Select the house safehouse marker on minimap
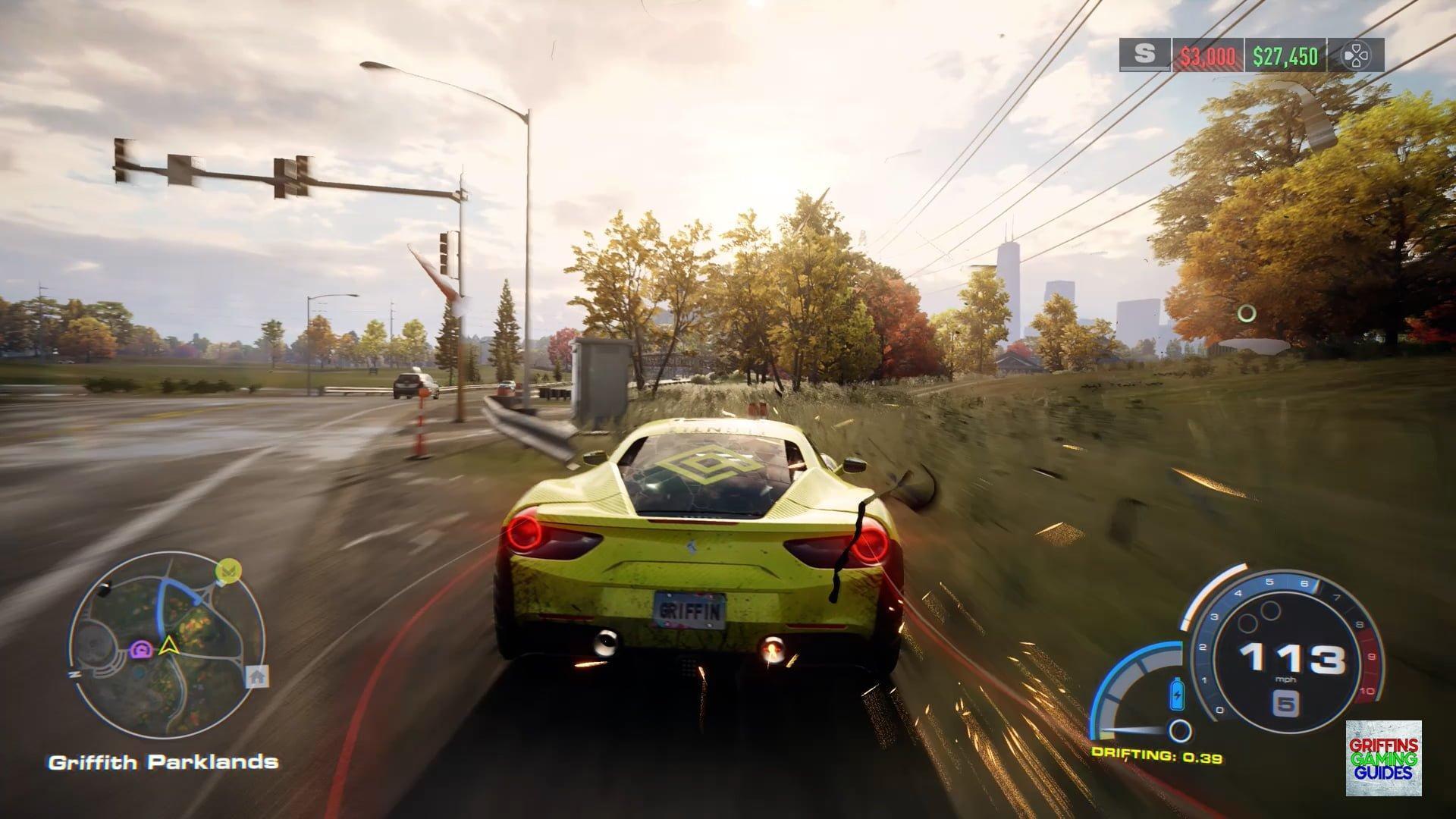The width and height of the screenshot is (1456, 819). pos(257,675)
